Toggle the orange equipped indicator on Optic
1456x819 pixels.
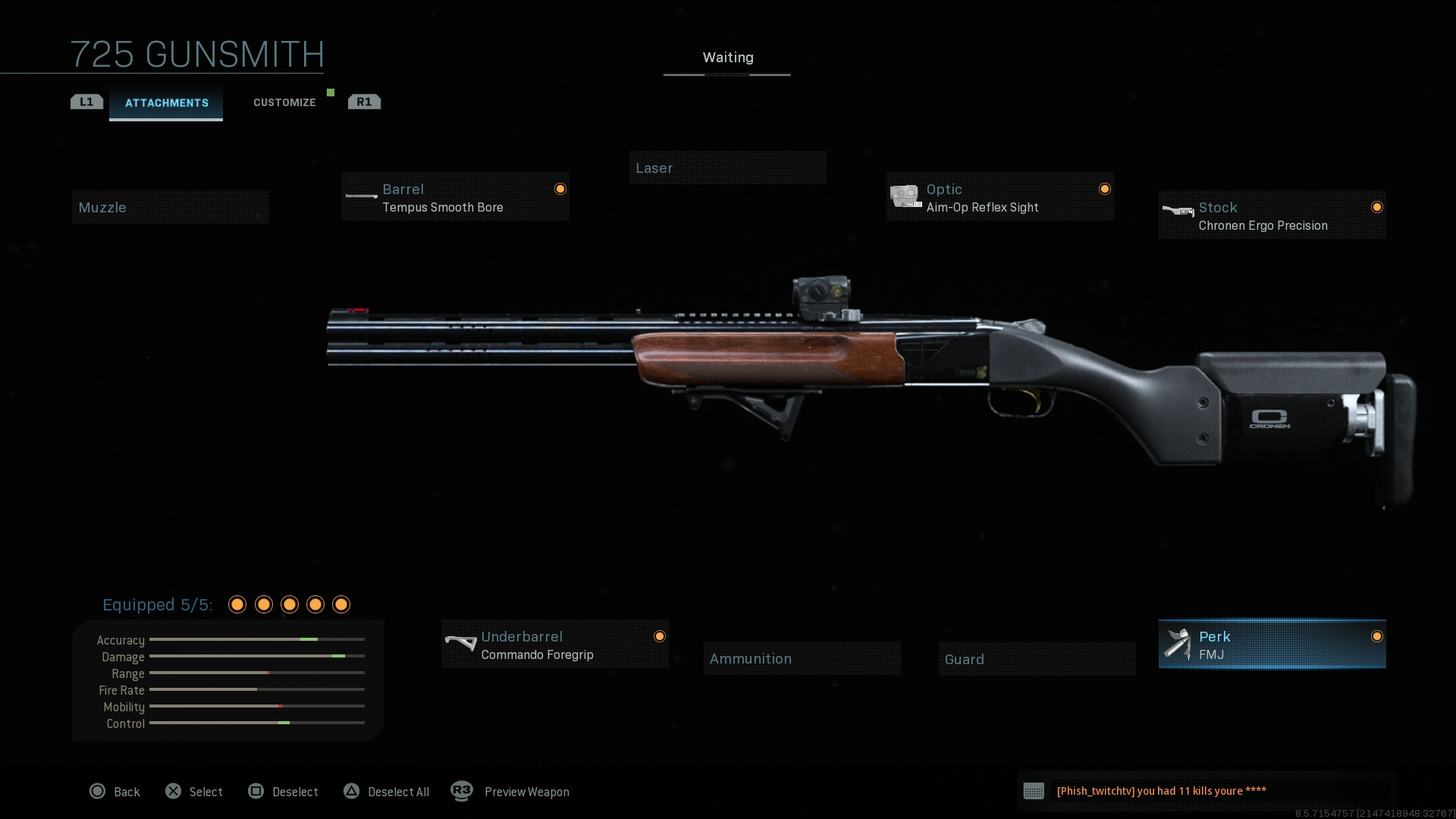pos(1105,188)
